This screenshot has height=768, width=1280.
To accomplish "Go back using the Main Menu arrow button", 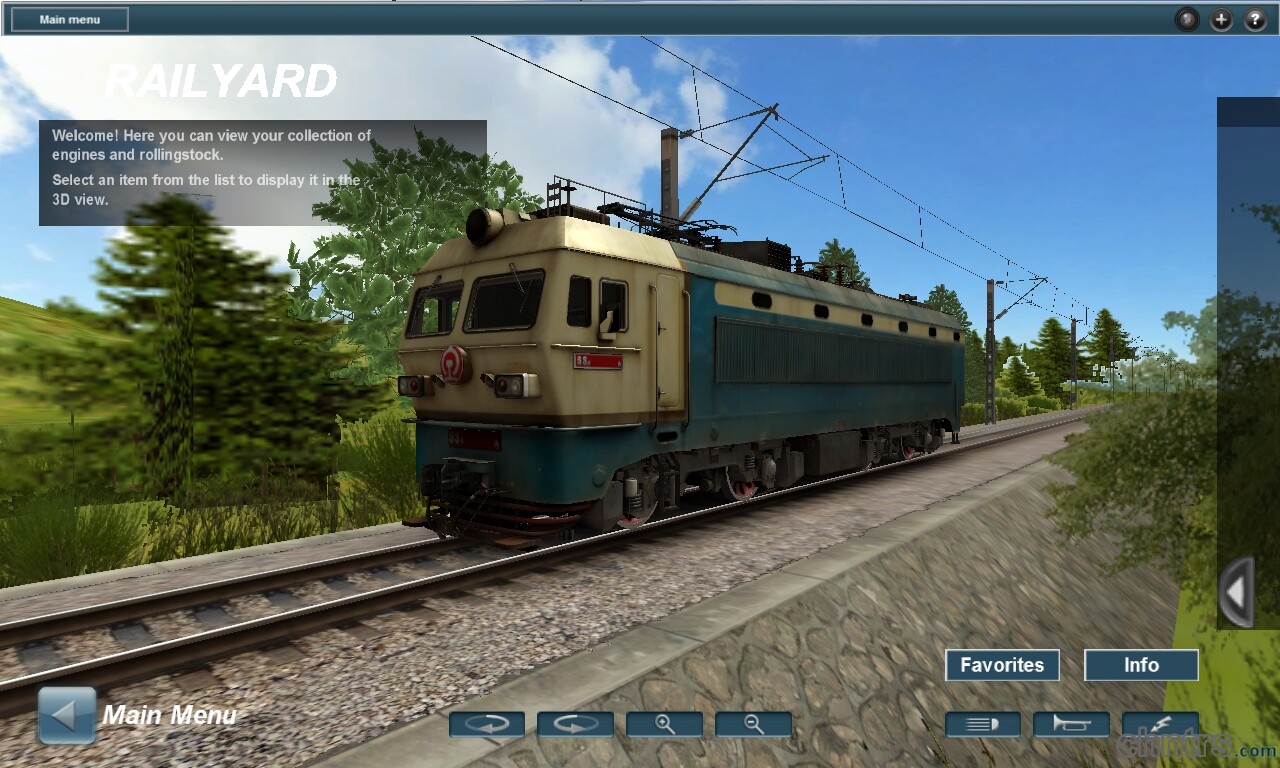I will [67, 715].
